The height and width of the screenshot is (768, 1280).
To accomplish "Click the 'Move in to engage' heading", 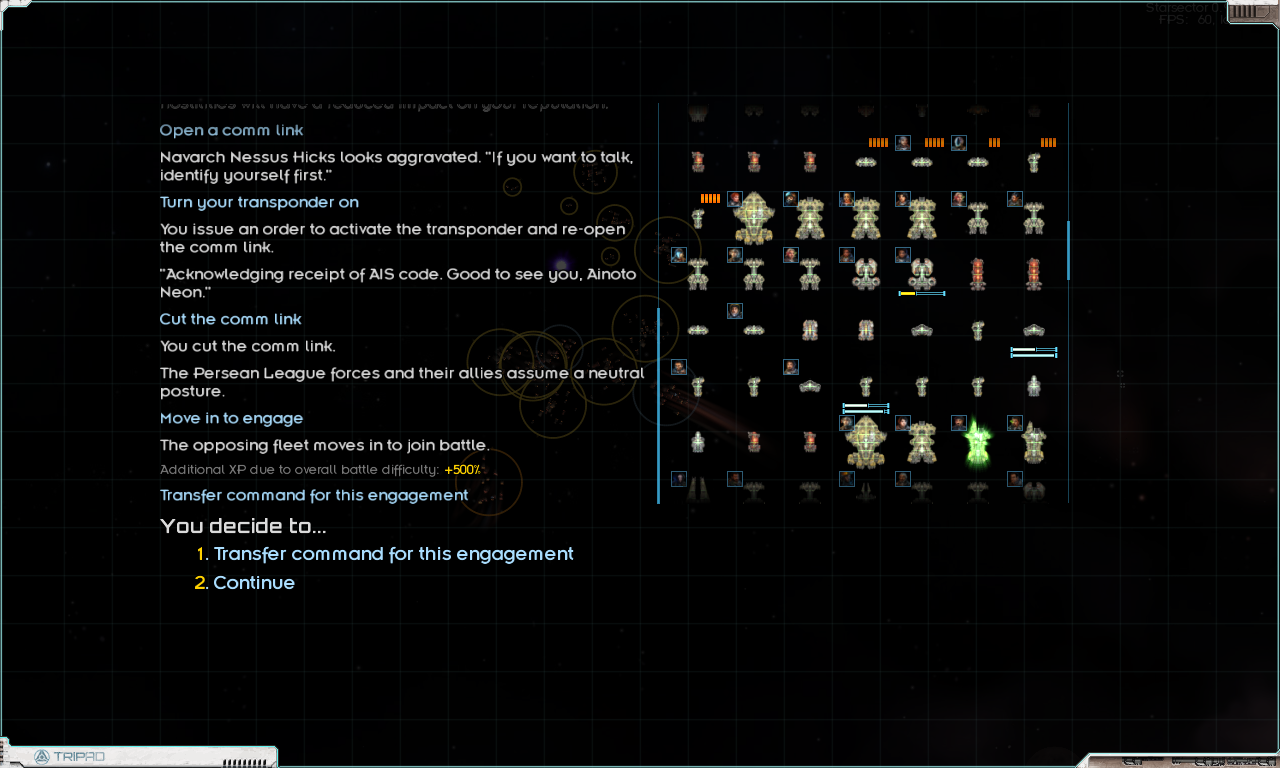I will [x=231, y=418].
